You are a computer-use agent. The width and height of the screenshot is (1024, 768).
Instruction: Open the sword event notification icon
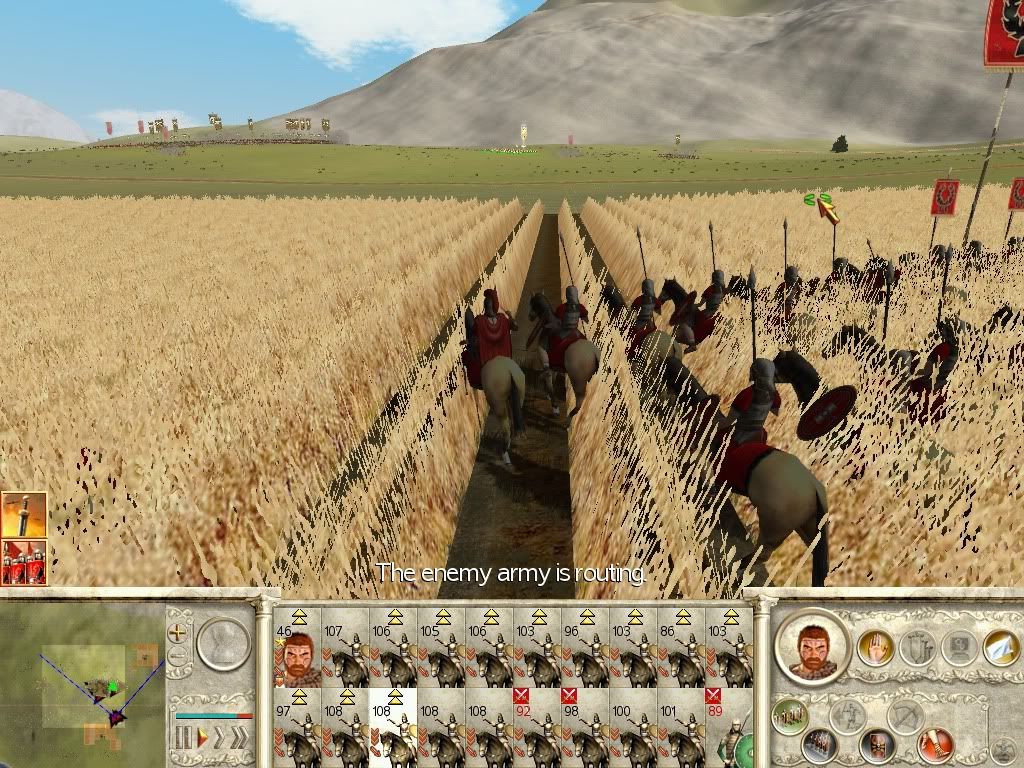pos(23,514)
